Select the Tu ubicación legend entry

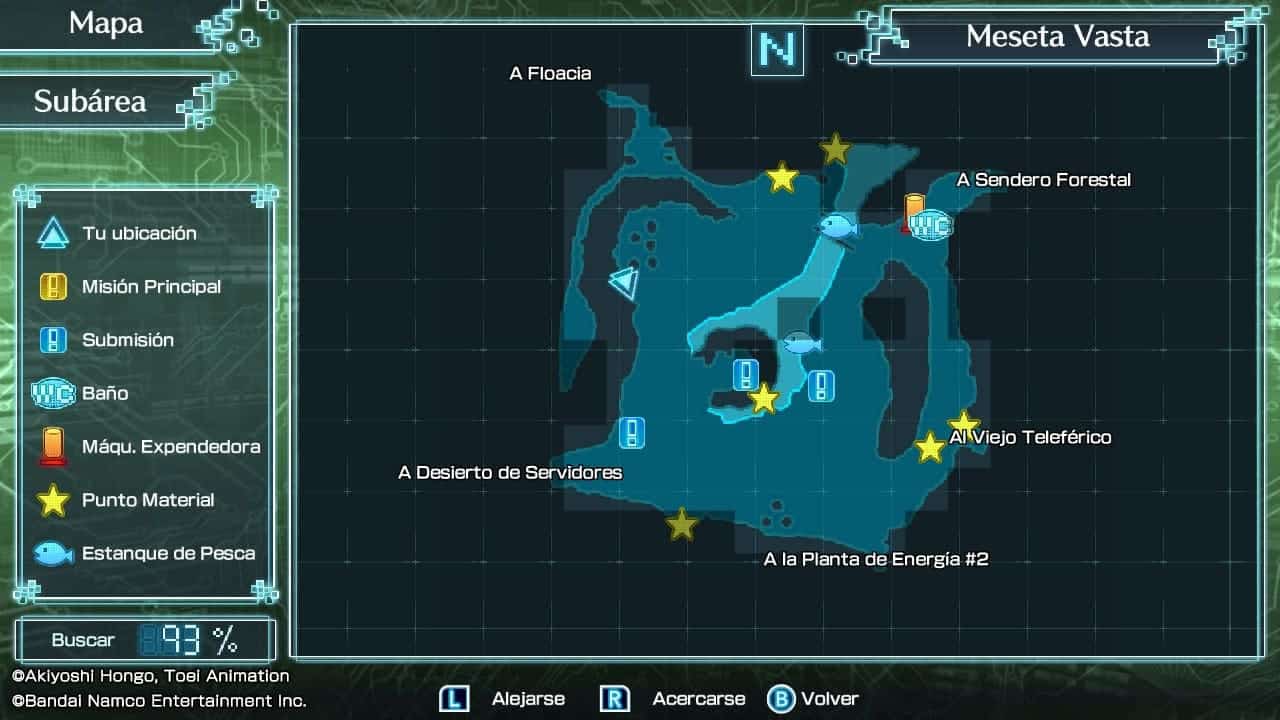pos(139,233)
